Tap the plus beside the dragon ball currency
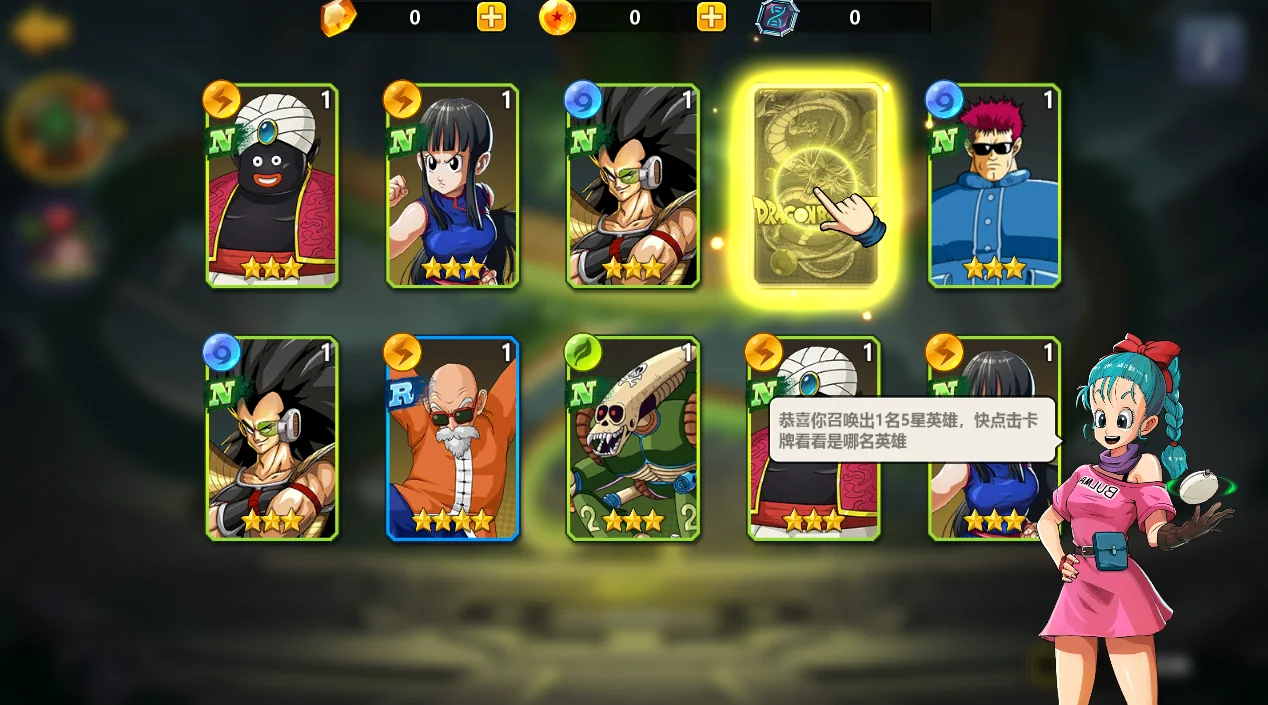This screenshot has height=705, width=1268. (711, 17)
